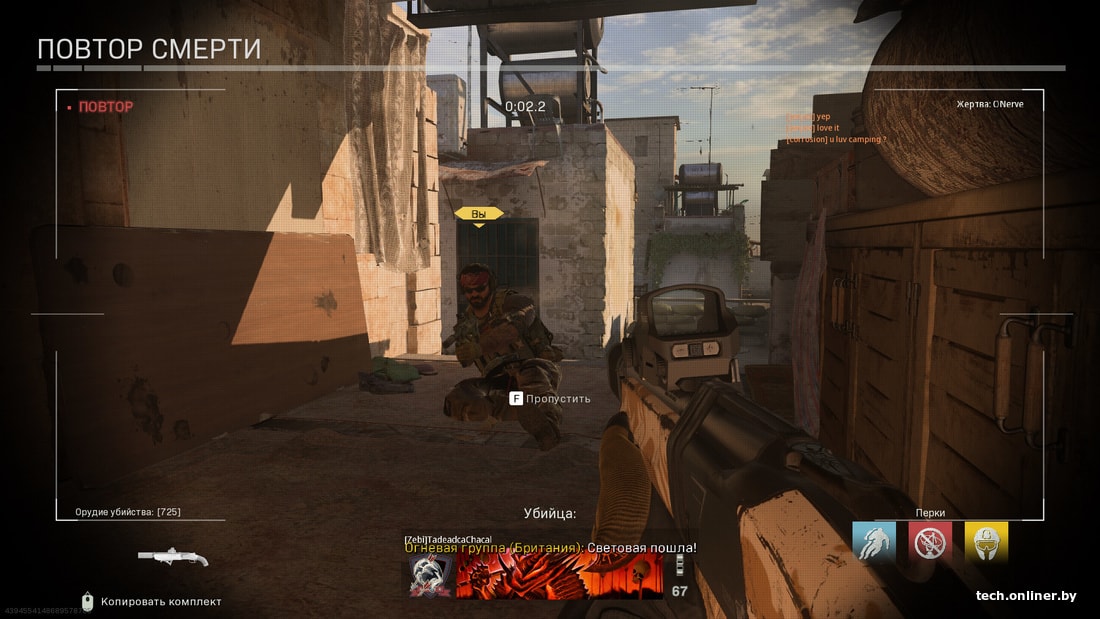Image resolution: width=1100 pixels, height=619 pixels.
Task: Select the 725 shotgun kill weapon icon
Action: click(x=173, y=556)
